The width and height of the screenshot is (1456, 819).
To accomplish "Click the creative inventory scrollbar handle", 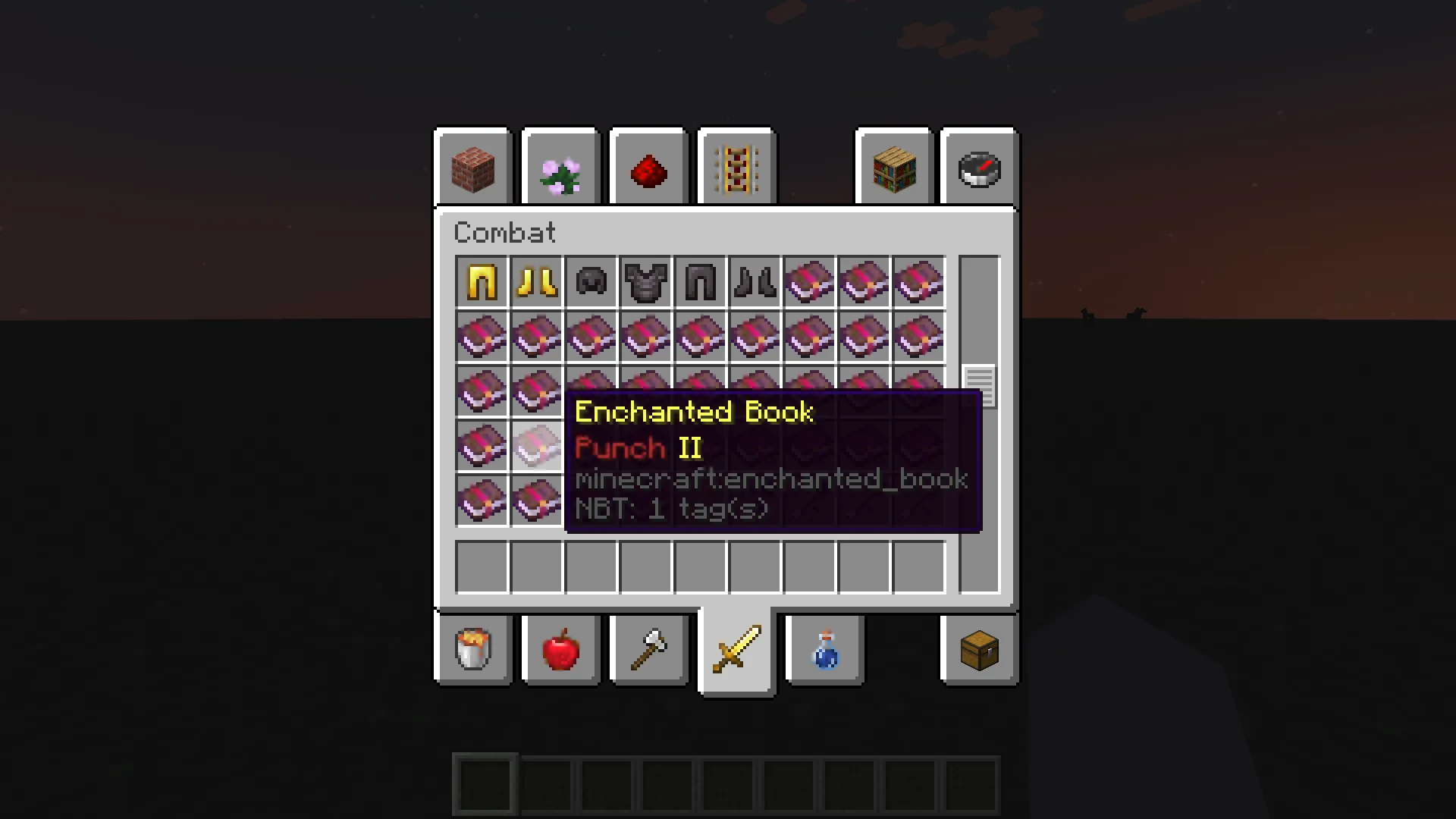I will [979, 386].
